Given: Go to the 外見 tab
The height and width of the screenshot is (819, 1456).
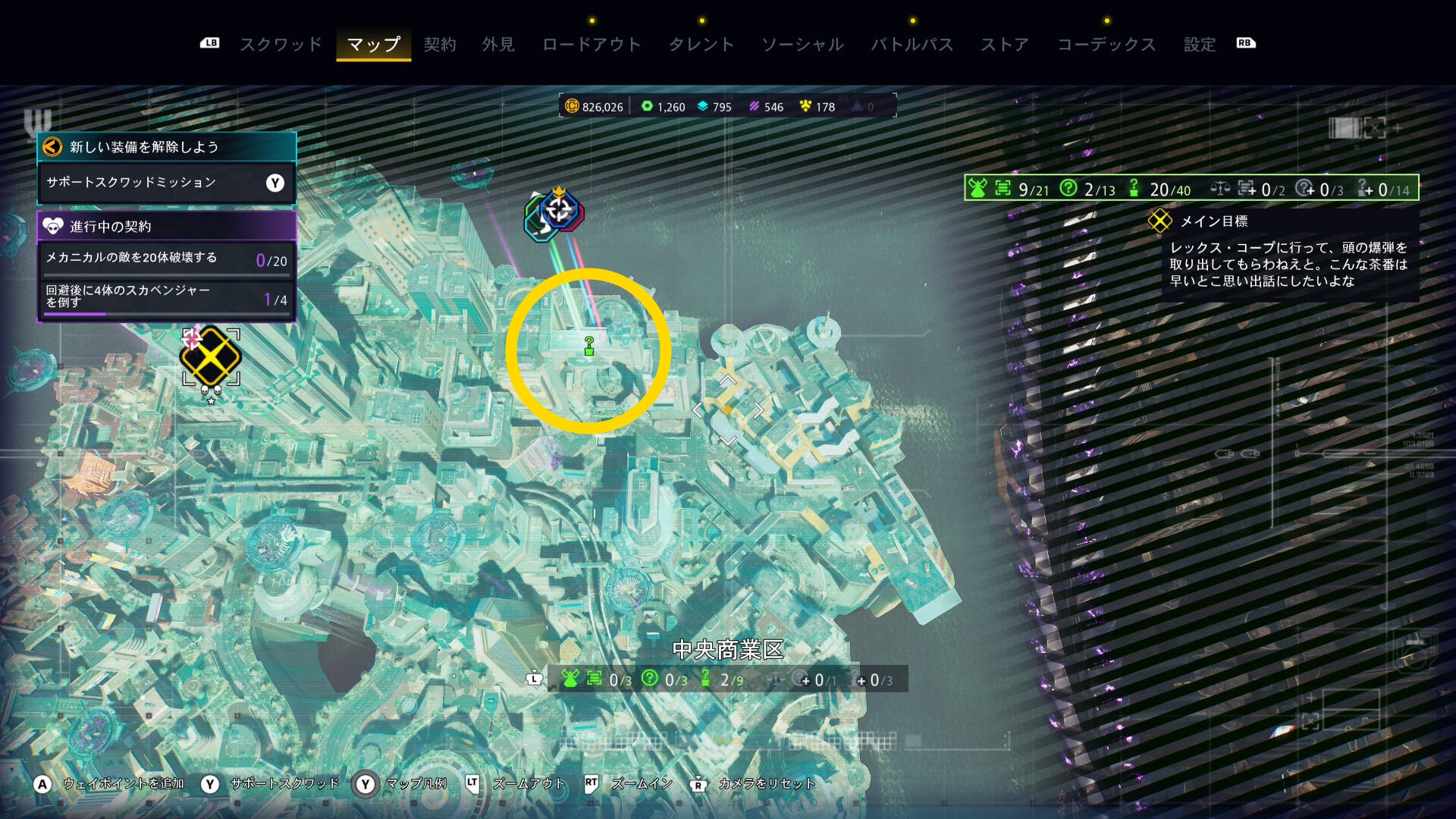Looking at the screenshot, I should coord(498,45).
